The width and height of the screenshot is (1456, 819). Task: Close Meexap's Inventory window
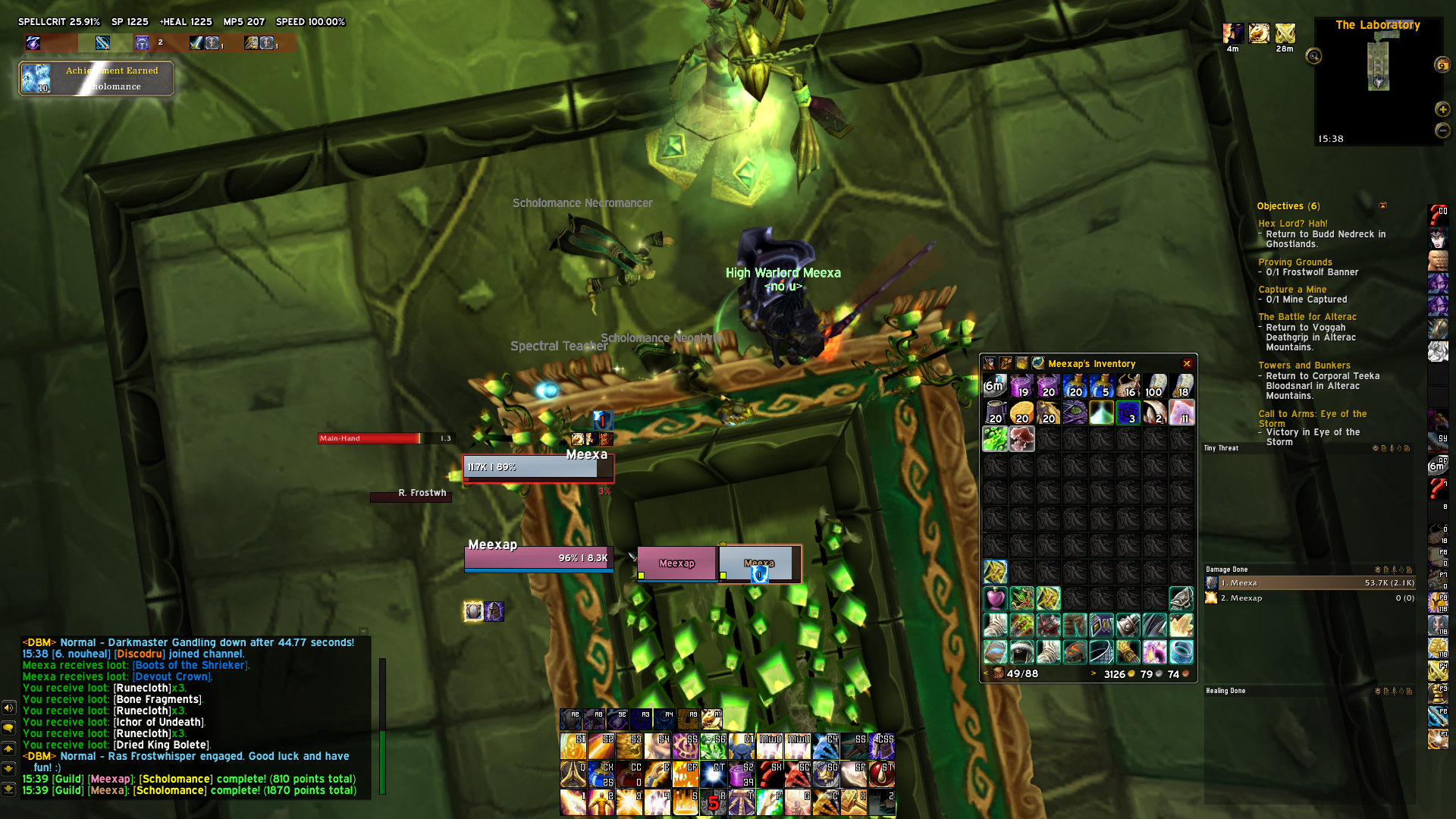(1187, 364)
